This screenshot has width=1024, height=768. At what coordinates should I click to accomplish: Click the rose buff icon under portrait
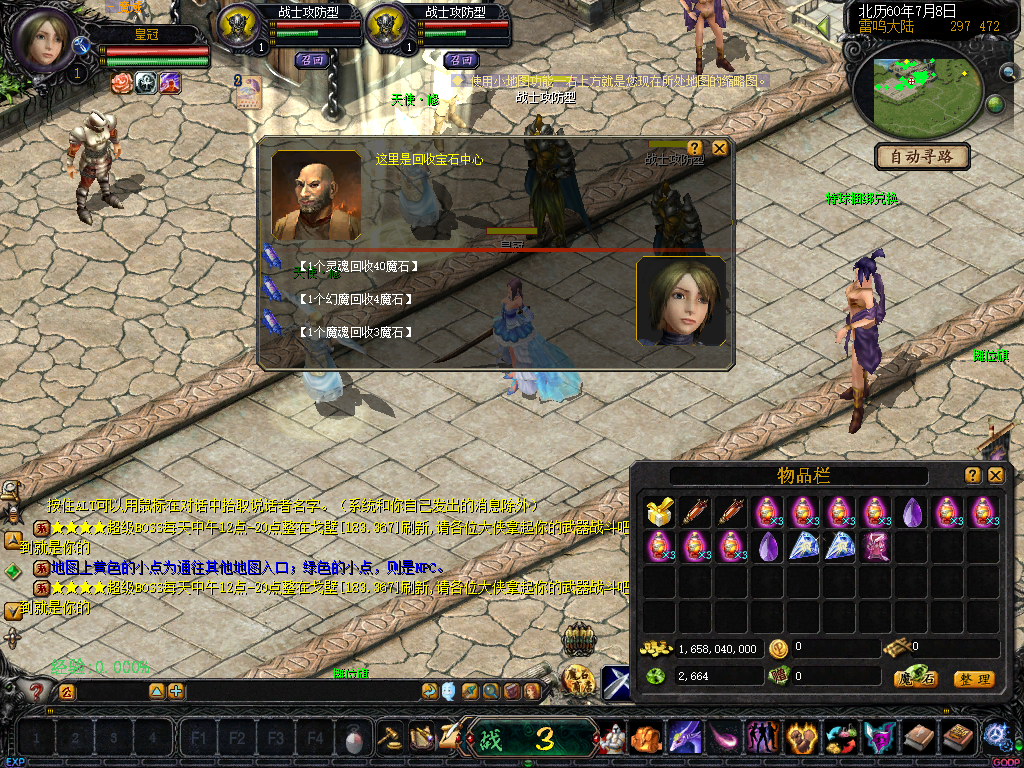(122, 83)
